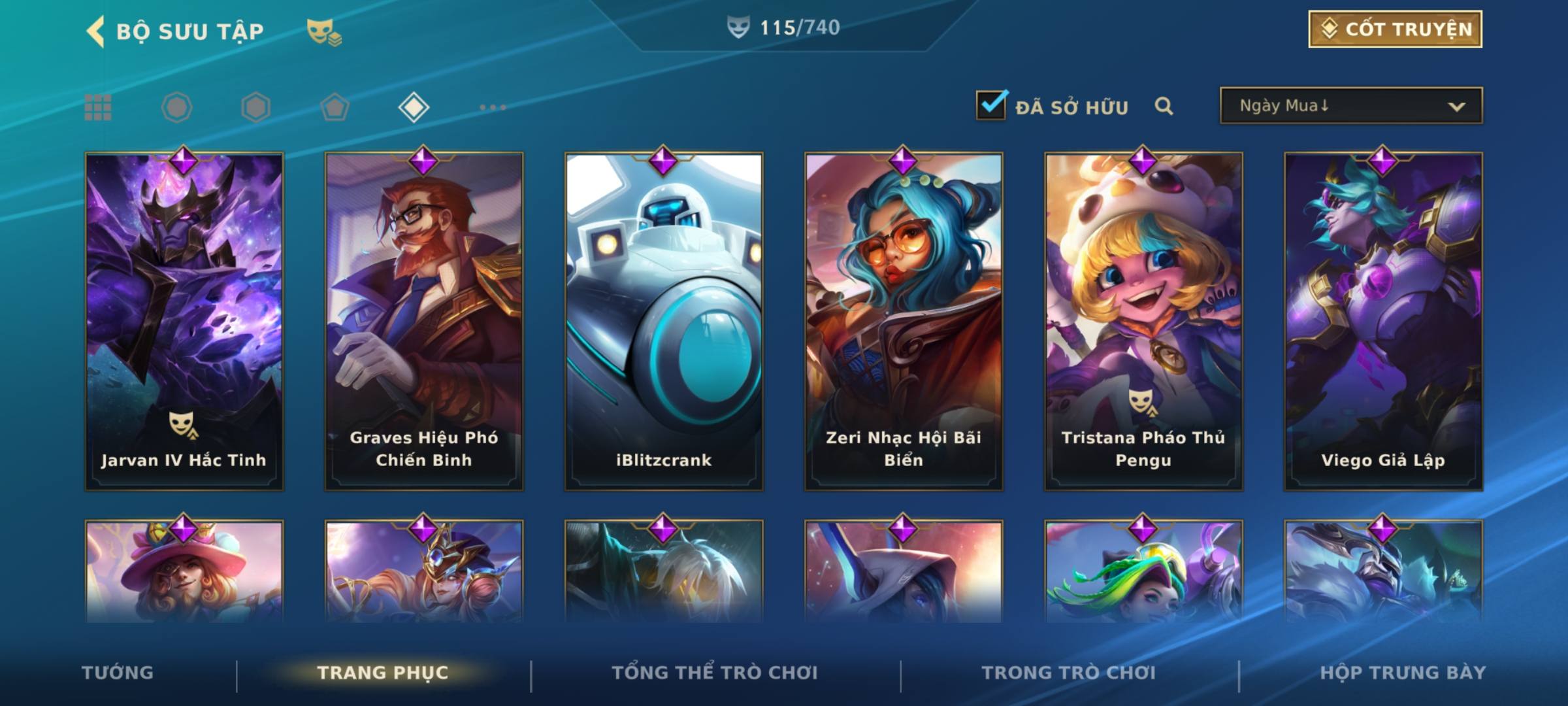
Task: Open the skin search magnifier
Action: (x=1164, y=106)
